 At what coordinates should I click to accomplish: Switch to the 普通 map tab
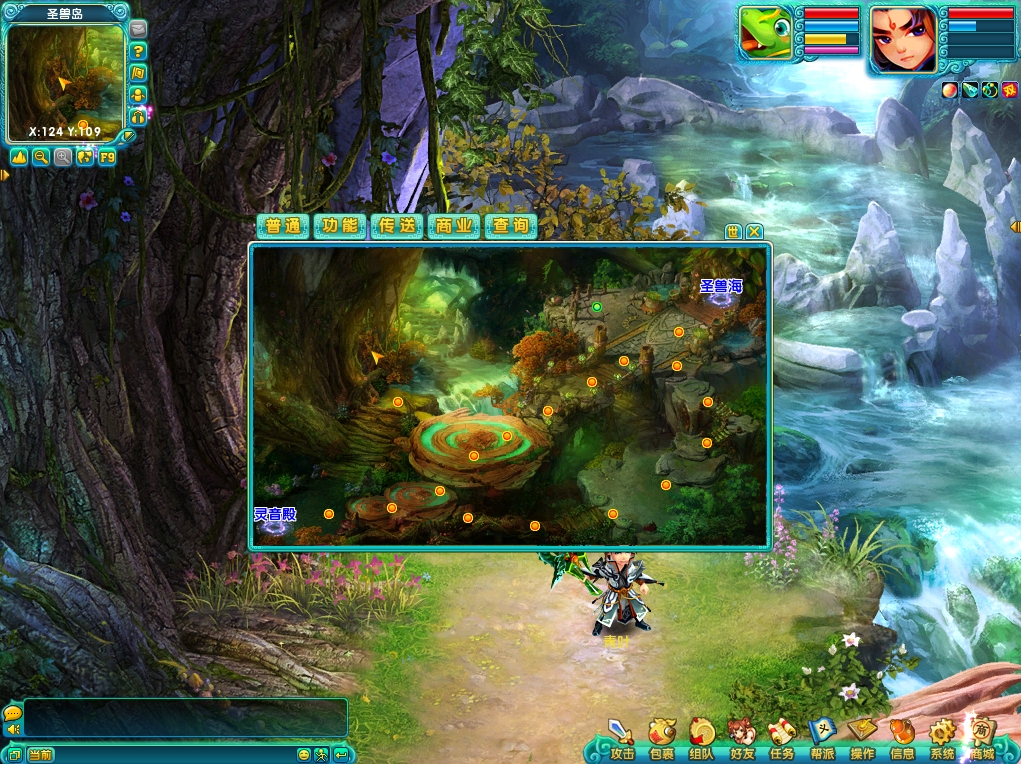(x=283, y=226)
